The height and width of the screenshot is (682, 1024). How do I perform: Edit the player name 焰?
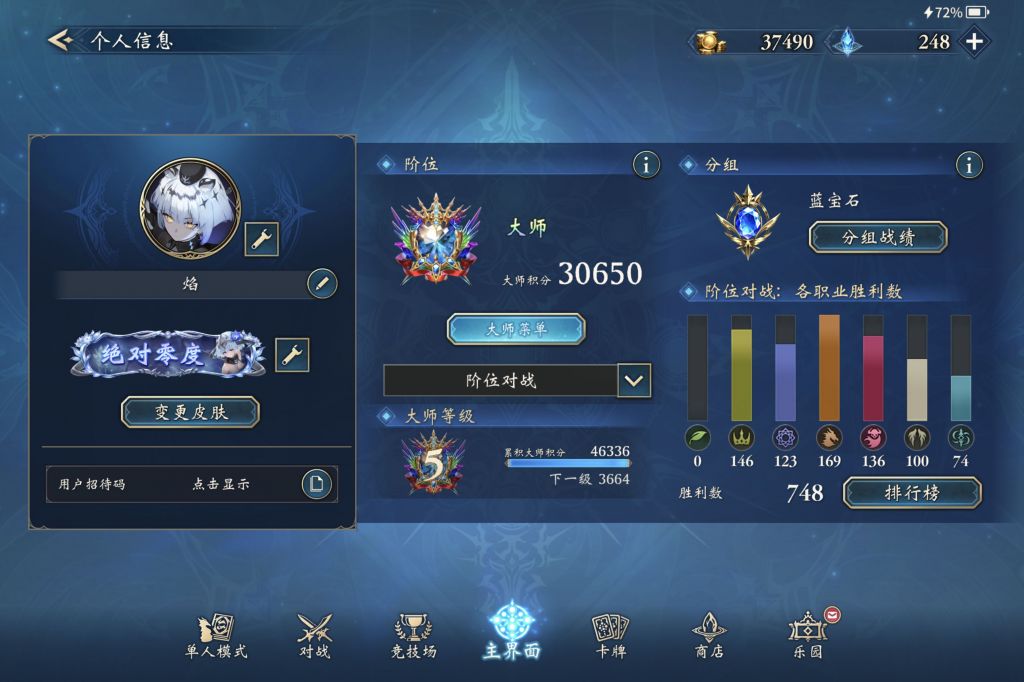click(x=321, y=284)
